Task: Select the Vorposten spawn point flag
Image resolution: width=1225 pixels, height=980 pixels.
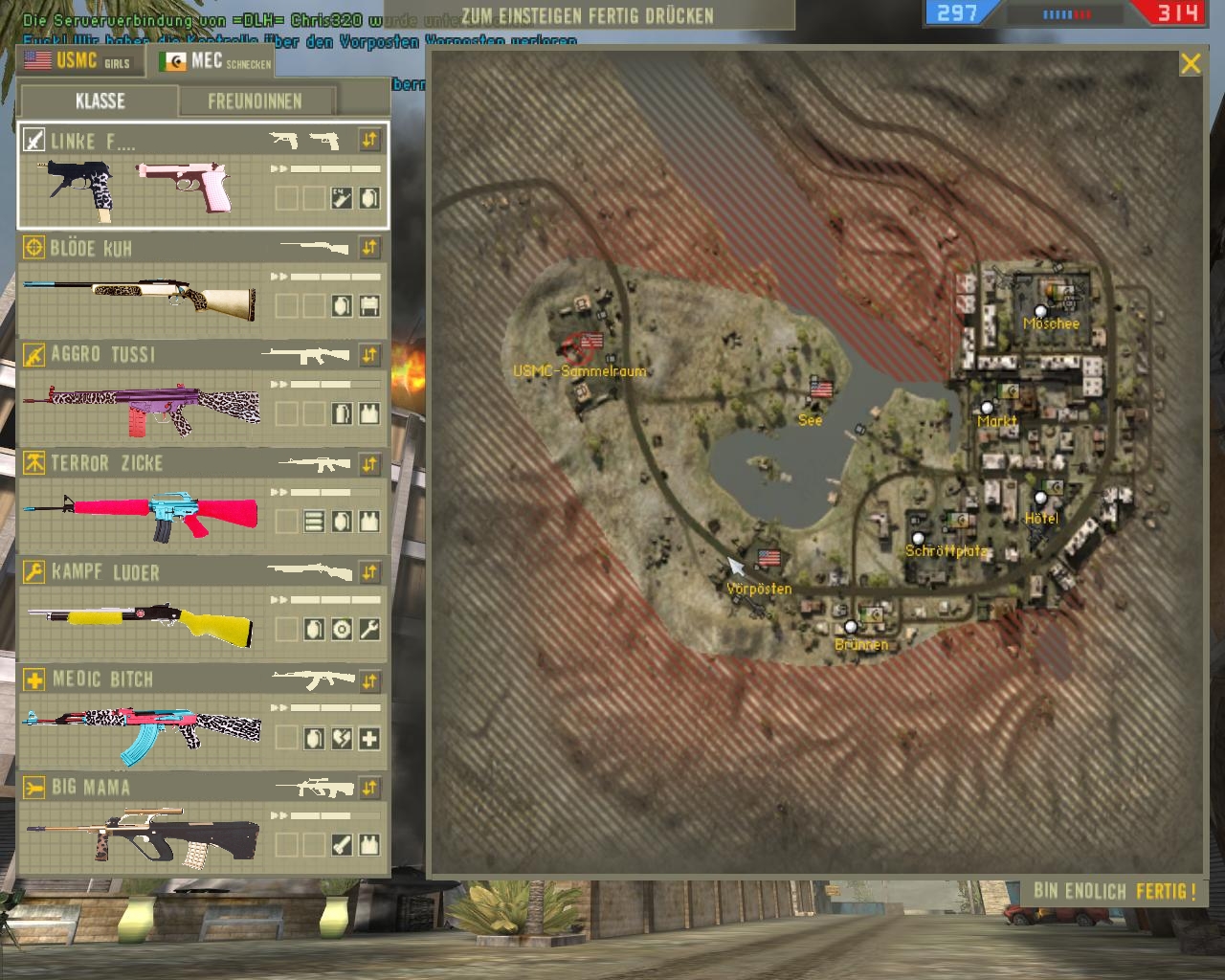Action: click(768, 557)
